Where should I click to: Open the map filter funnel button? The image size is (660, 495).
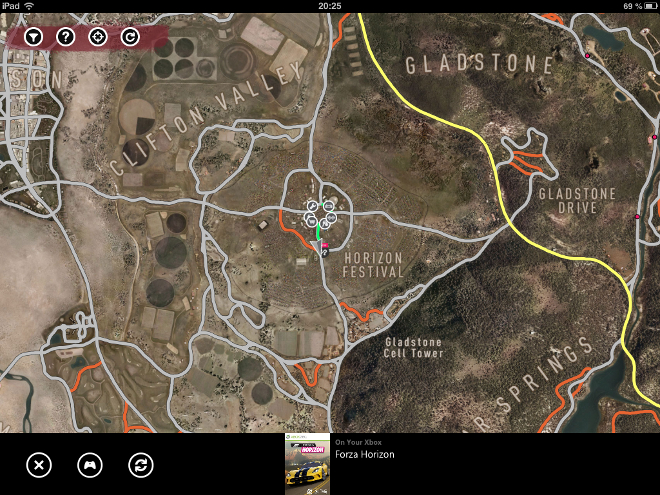click(34, 37)
